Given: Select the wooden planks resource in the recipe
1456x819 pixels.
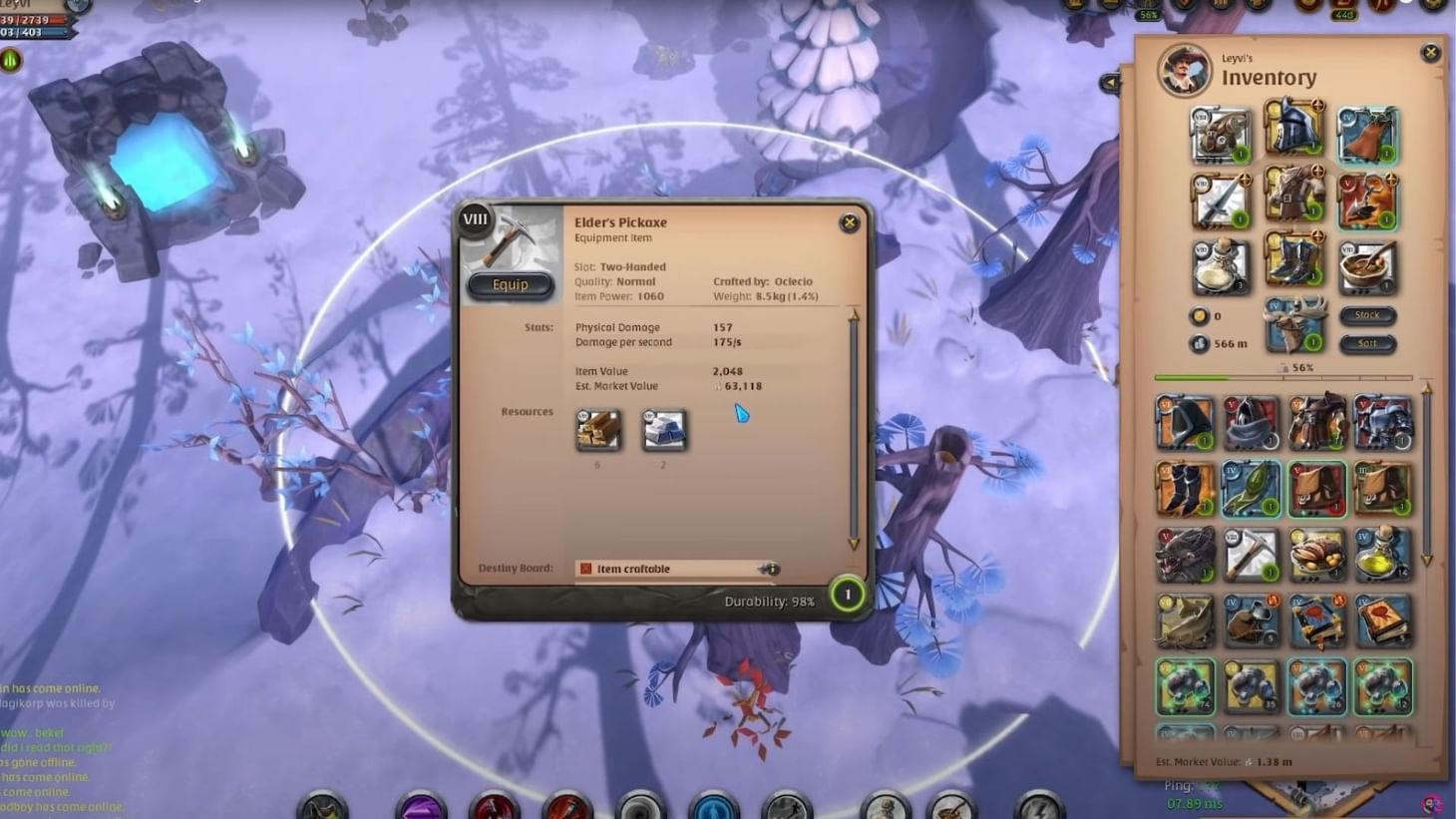Looking at the screenshot, I should tap(599, 431).
